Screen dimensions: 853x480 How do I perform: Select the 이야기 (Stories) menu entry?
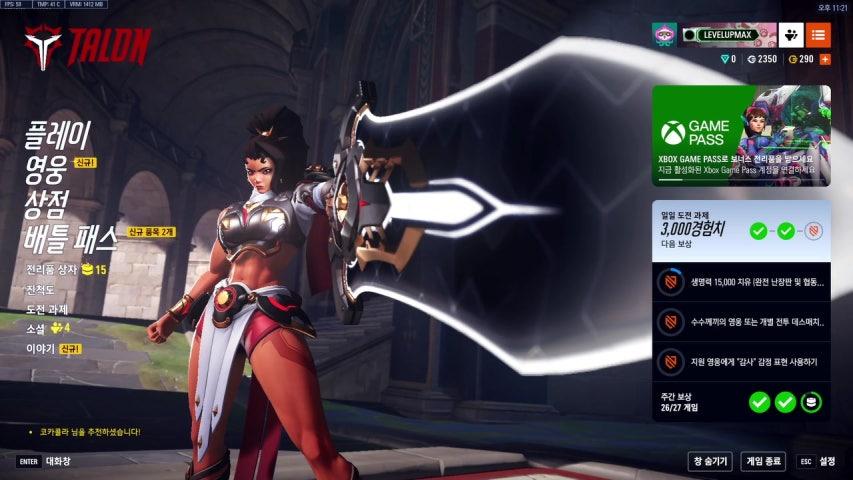(40, 348)
